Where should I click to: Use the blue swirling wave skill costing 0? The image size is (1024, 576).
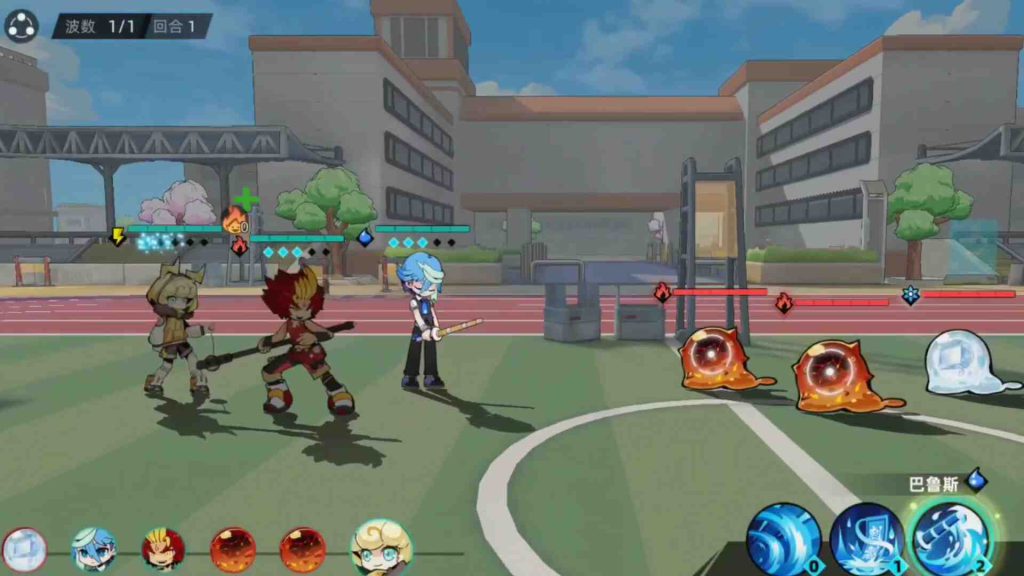(x=783, y=539)
